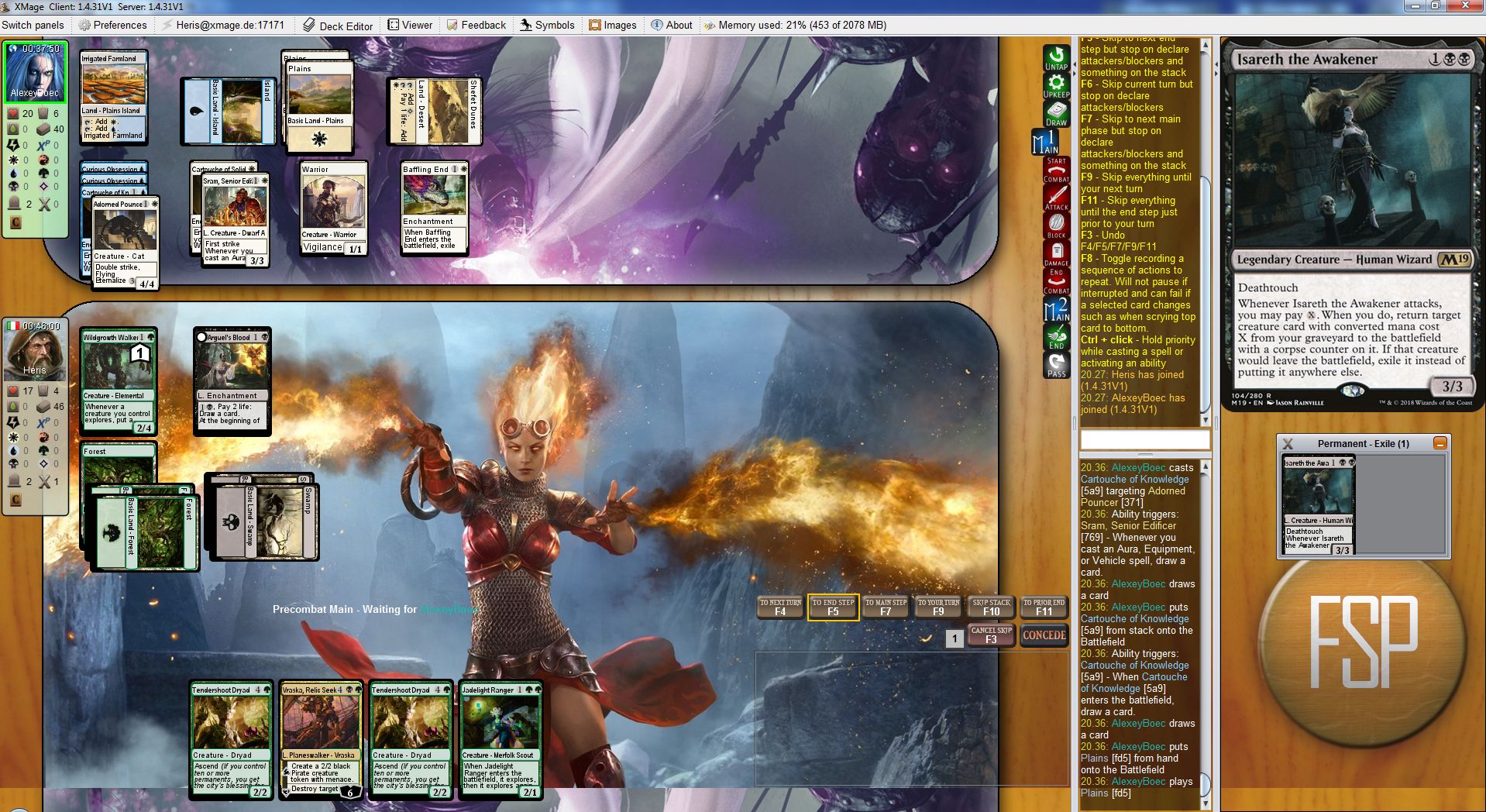Viewport: 1486px width, 812px height.
Task: Click the Switch panels button
Action: (x=33, y=25)
